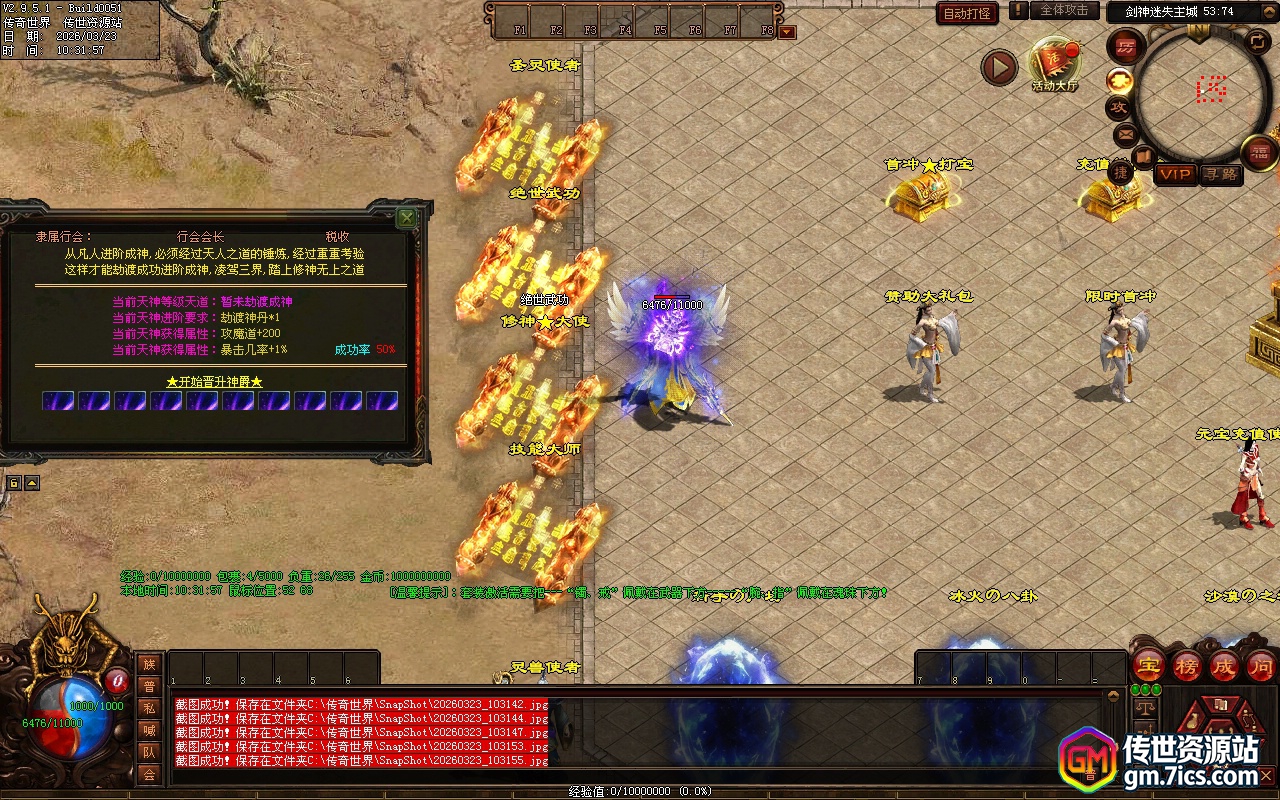Open the 活动大厅 event hall icon
The image size is (1280, 800).
point(1054,63)
